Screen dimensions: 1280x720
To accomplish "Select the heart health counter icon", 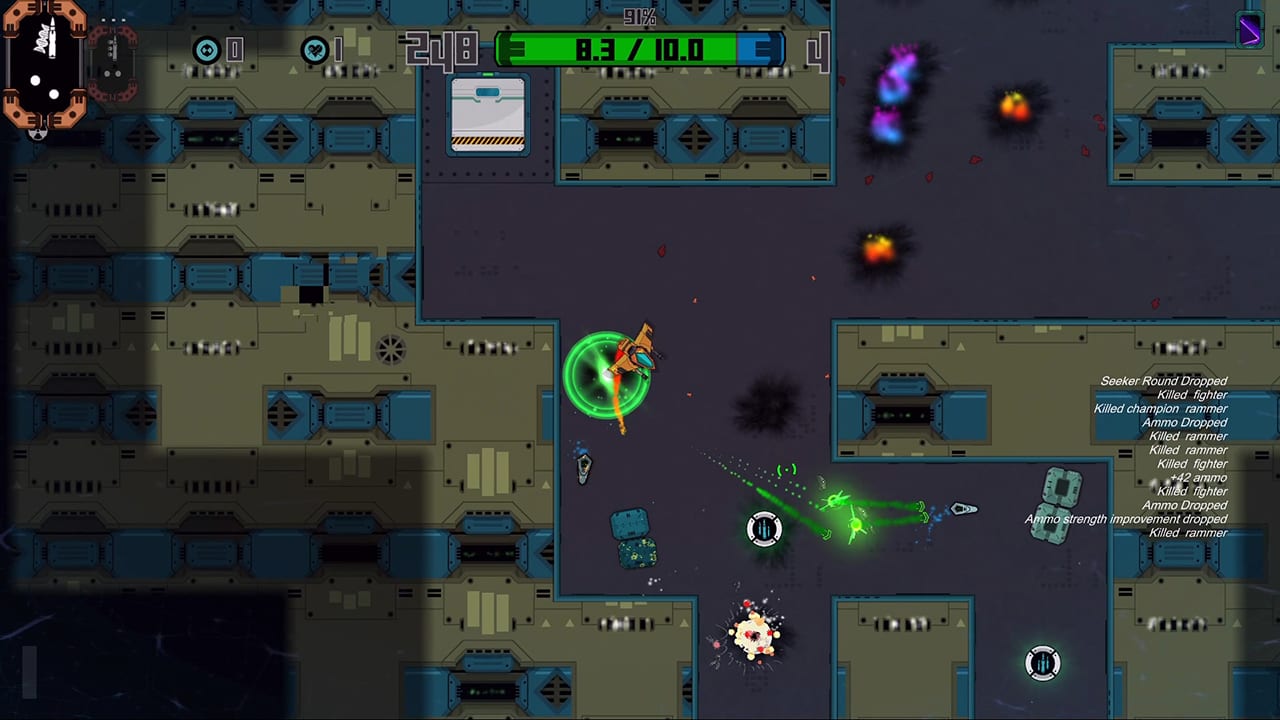I will click(x=318, y=47).
